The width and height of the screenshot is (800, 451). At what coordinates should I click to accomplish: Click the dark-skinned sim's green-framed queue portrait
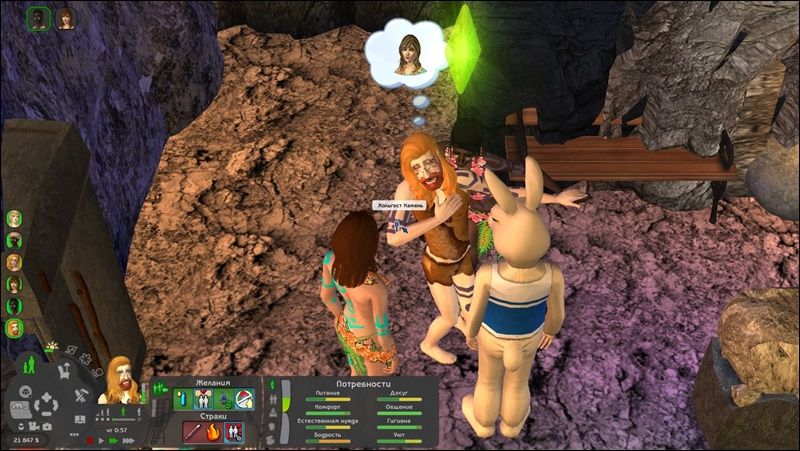point(39,19)
